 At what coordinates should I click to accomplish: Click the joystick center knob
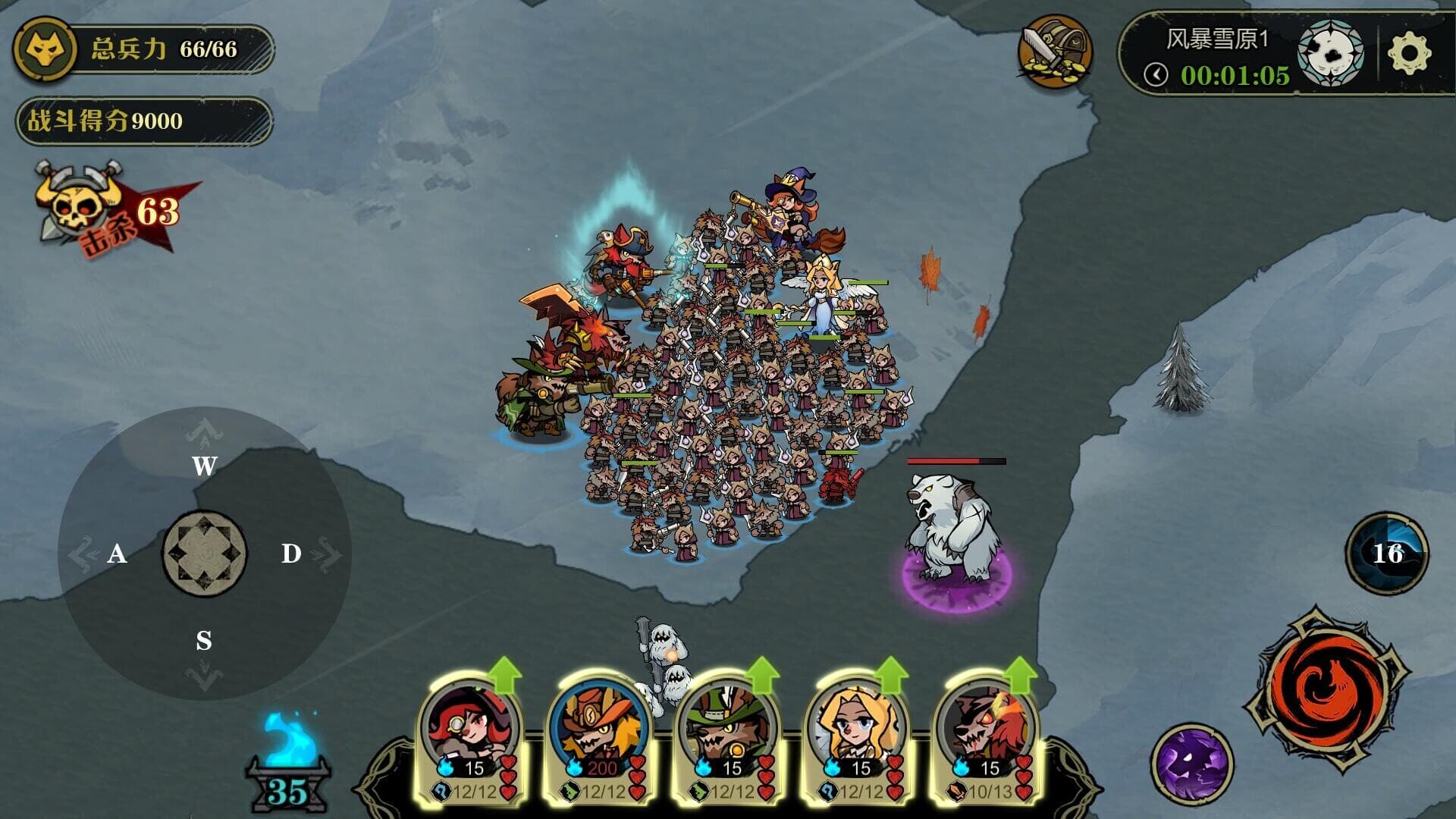pyautogui.click(x=204, y=554)
